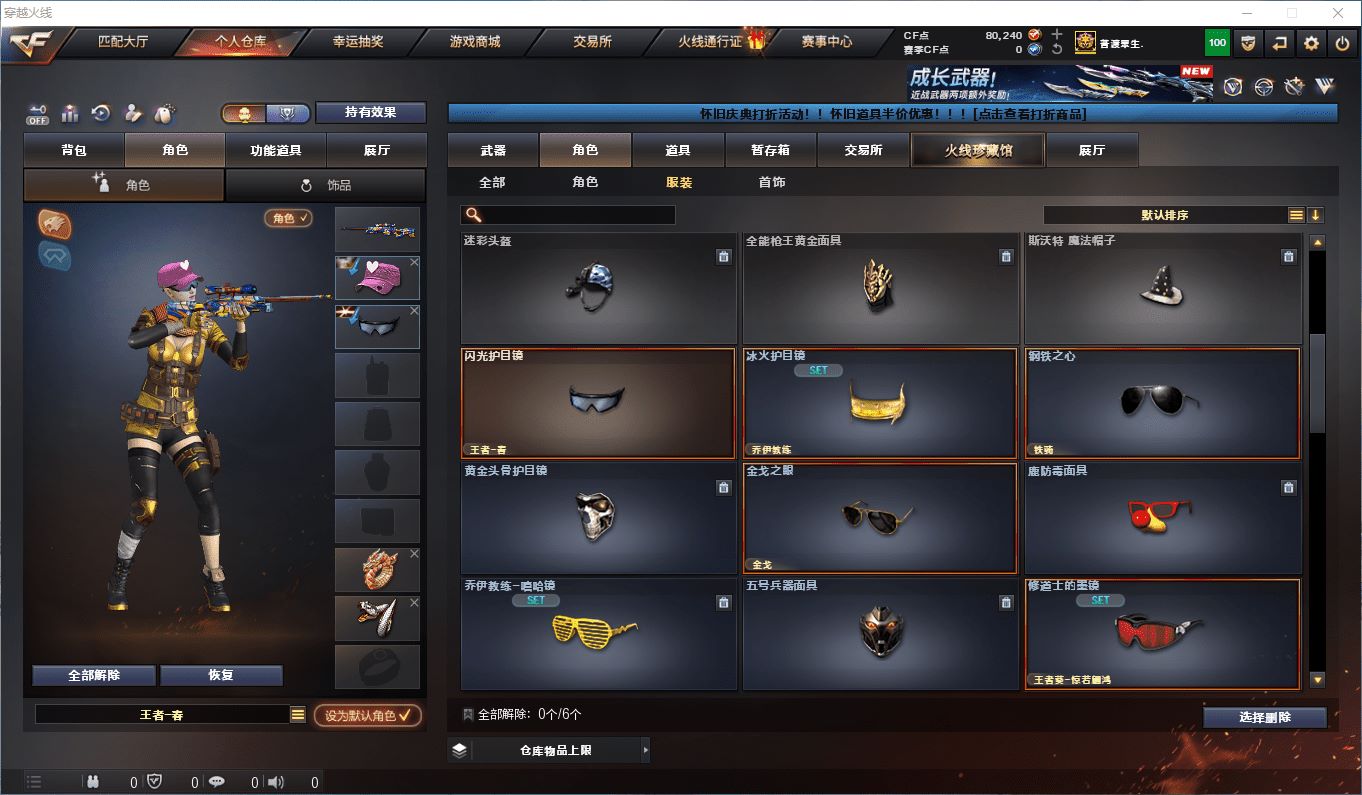Switch to the 背包 backpack tab
Viewport: 1362px width, 795px height.
tap(74, 150)
